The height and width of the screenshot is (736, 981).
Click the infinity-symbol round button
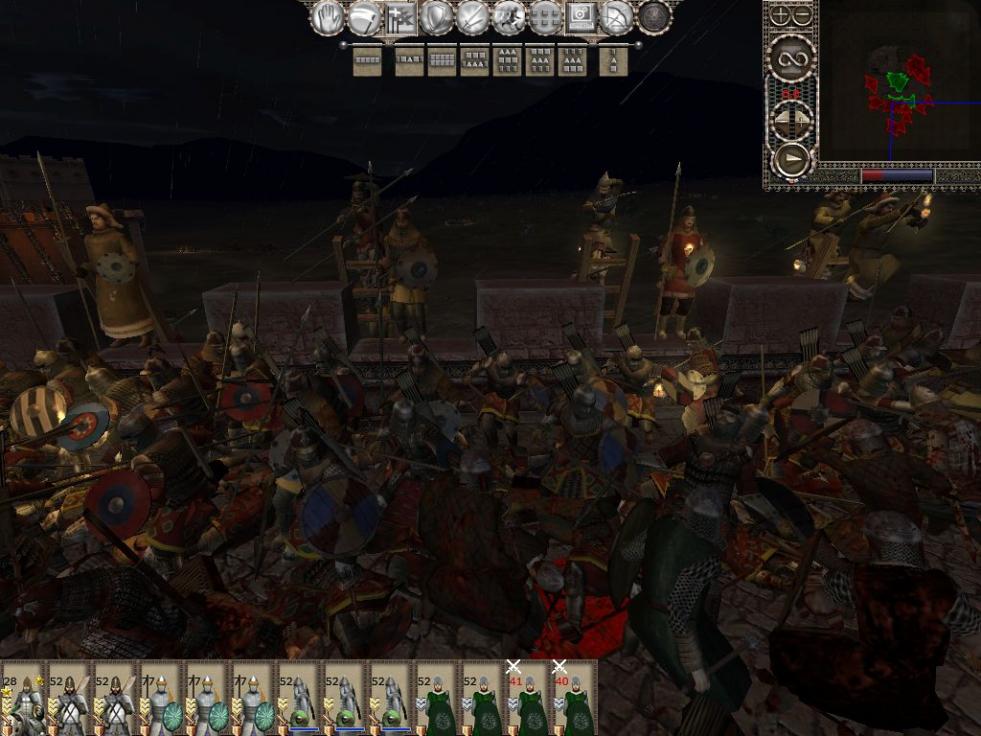coord(791,60)
